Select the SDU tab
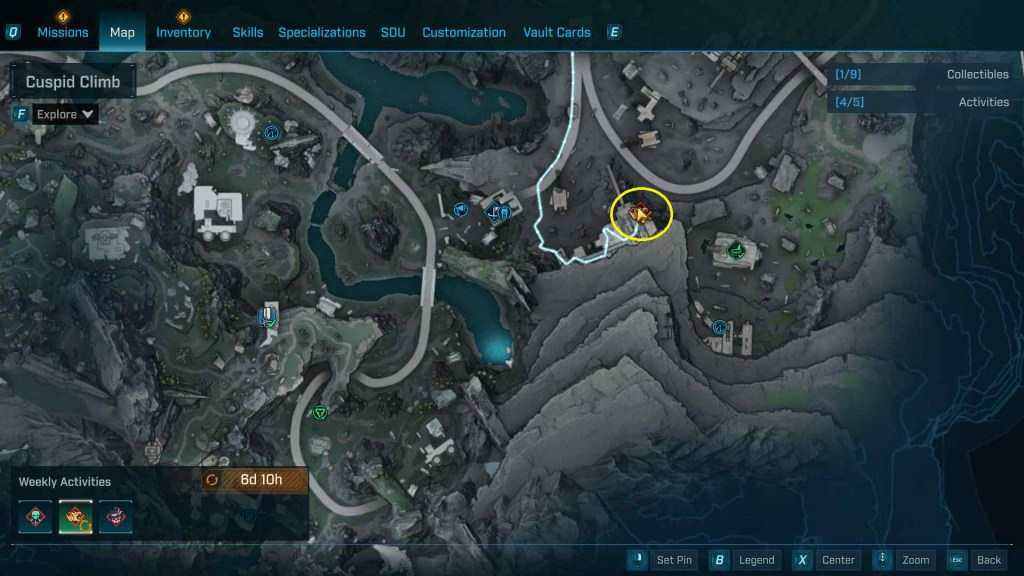The image size is (1024, 576). [x=393, y=32]
